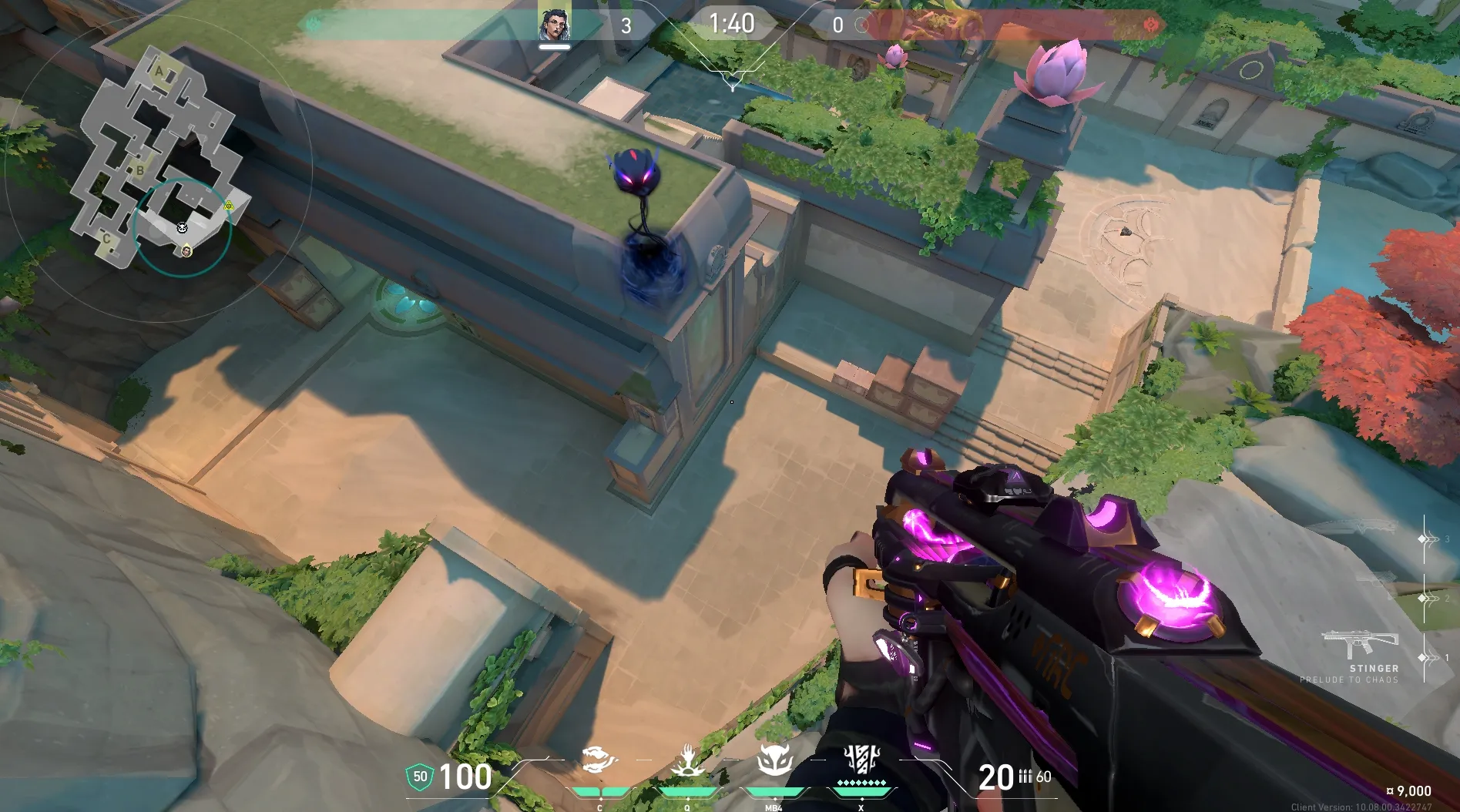
Task: Select the Stinger primary weapon slot
Action: click(x=1359, y=643)
